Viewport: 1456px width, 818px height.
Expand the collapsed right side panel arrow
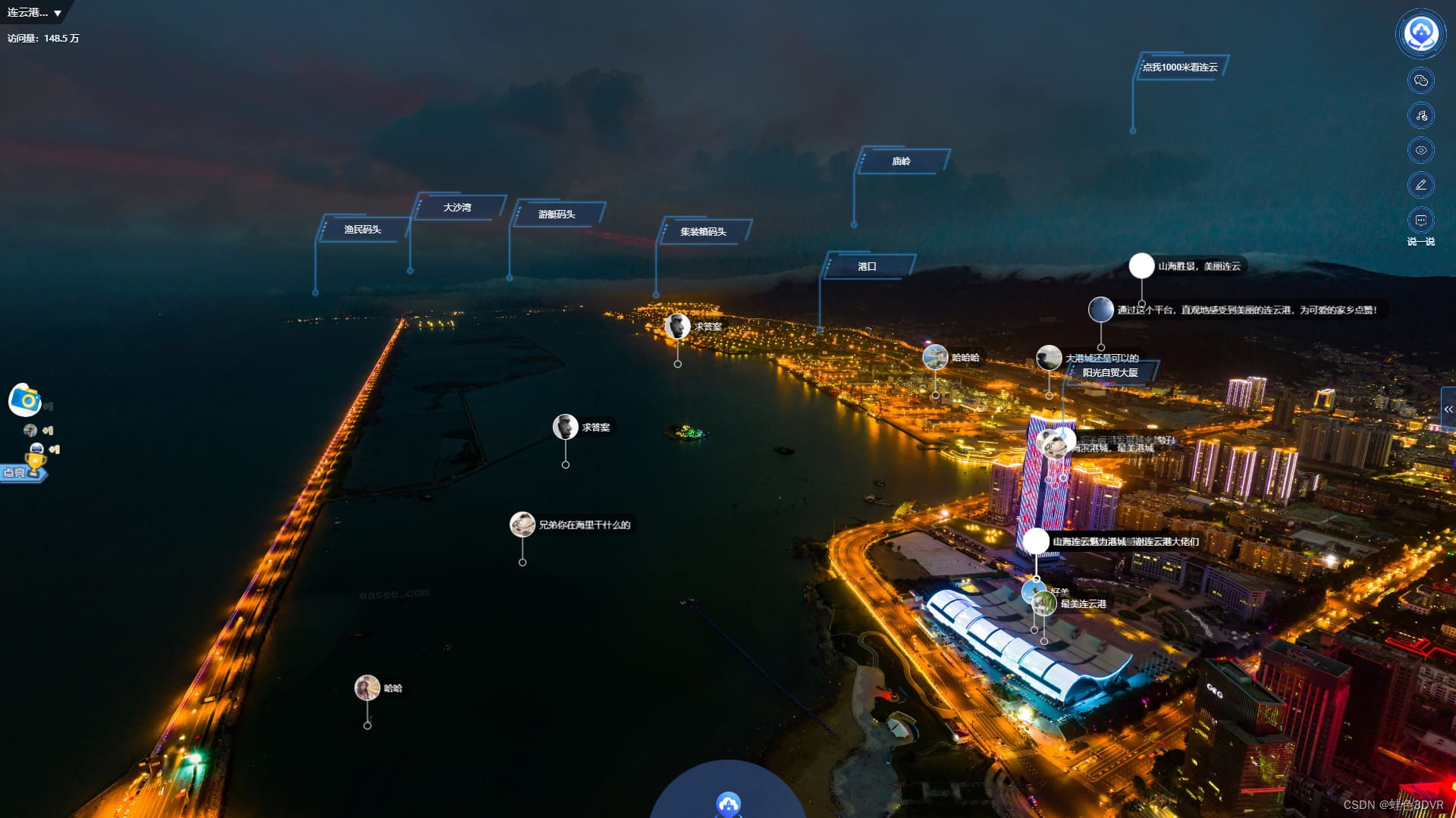[x=1448, y=409]
